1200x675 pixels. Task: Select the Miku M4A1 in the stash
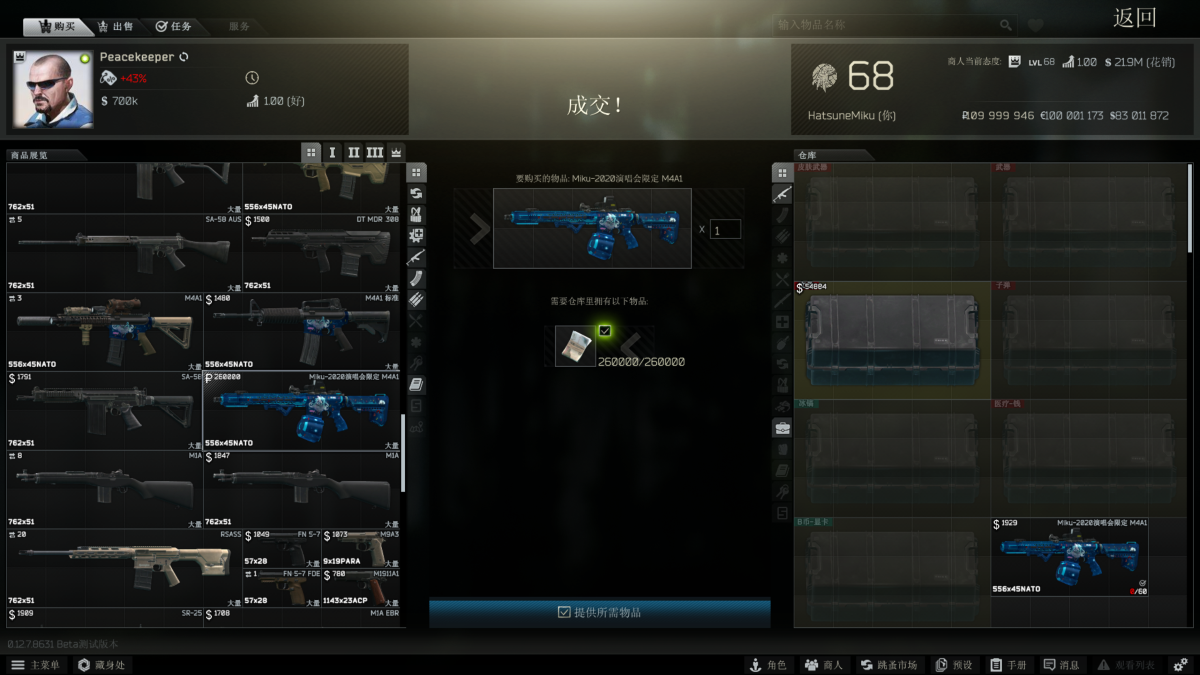point(1069,556)
